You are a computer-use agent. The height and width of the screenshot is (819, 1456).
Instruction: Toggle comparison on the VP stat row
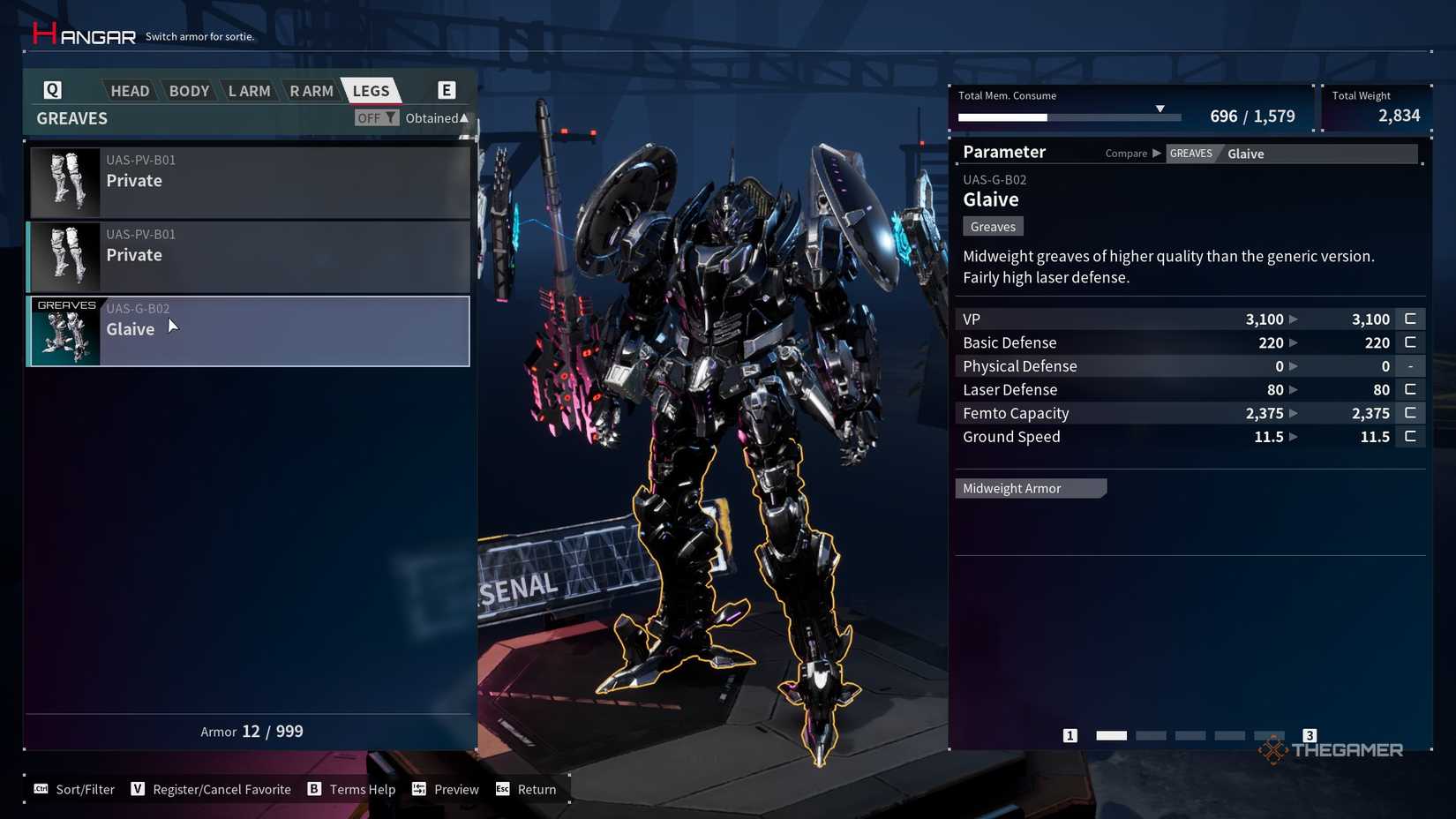point(1410,319)
